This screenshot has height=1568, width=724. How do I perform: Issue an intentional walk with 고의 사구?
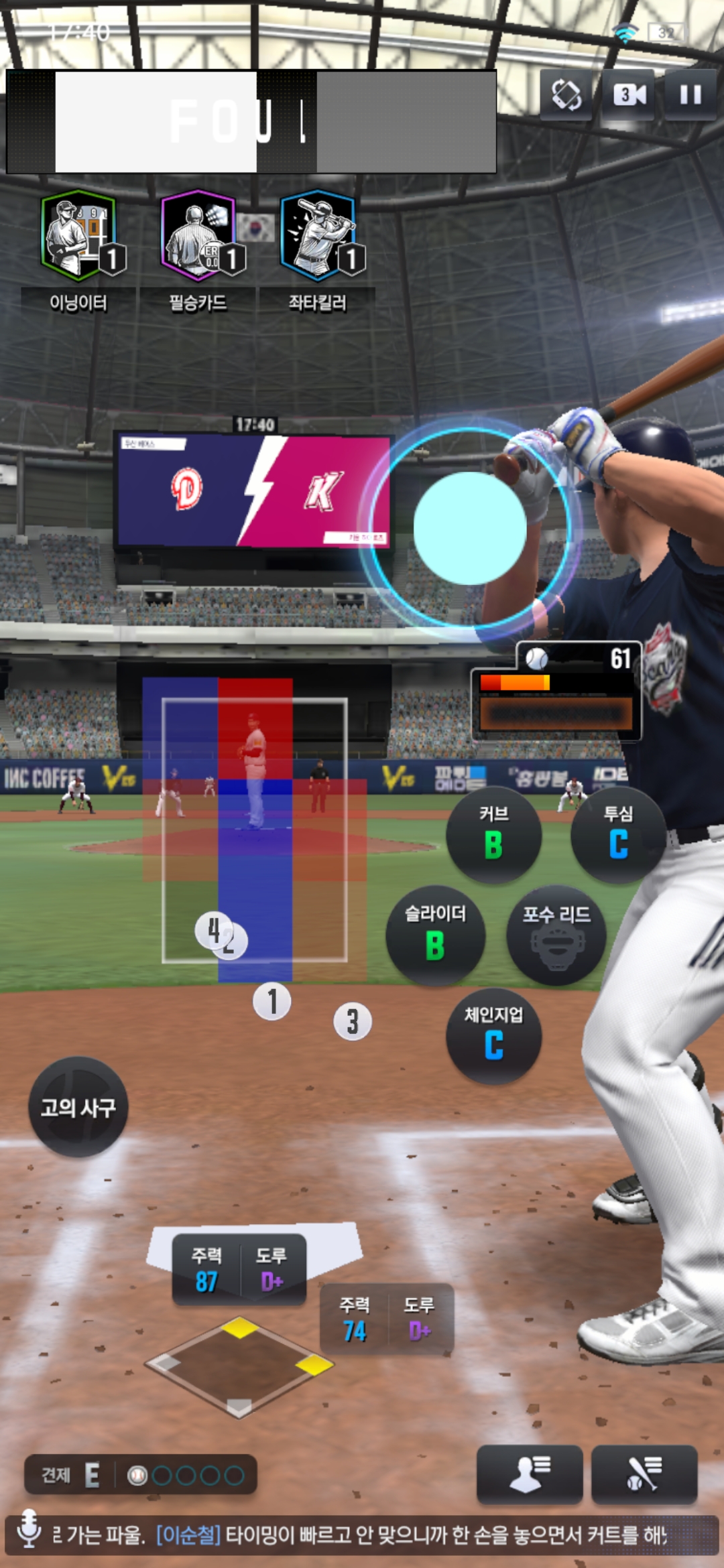[78, 1107]
